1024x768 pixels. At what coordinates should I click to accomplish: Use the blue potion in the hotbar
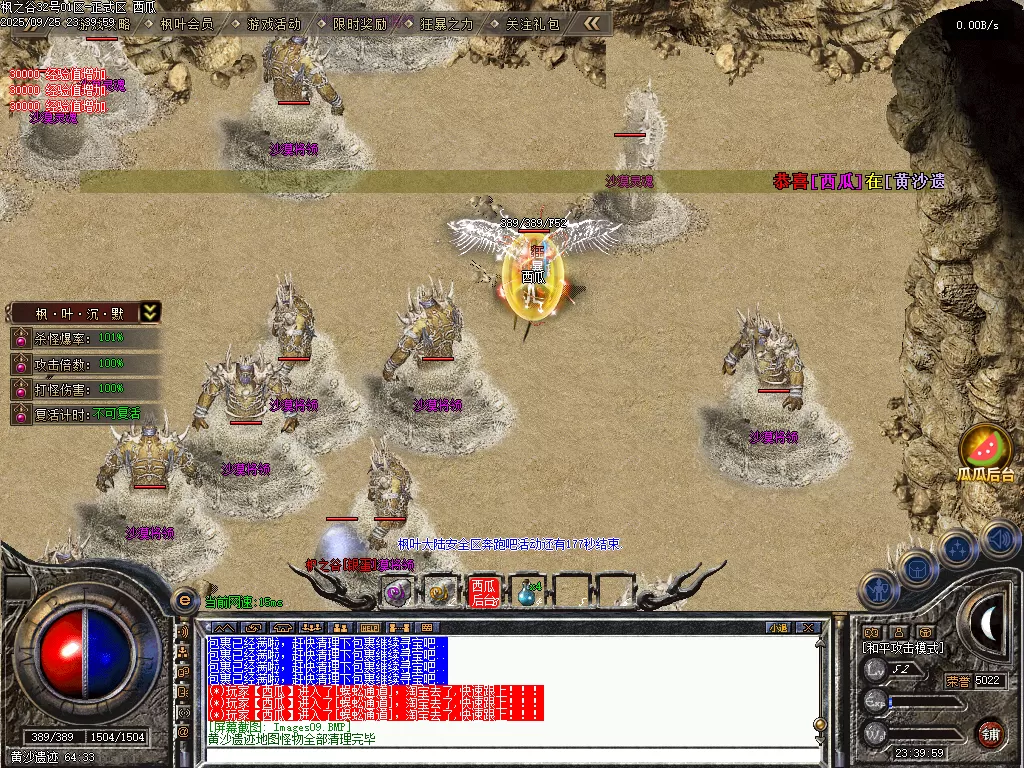(526, 593)
